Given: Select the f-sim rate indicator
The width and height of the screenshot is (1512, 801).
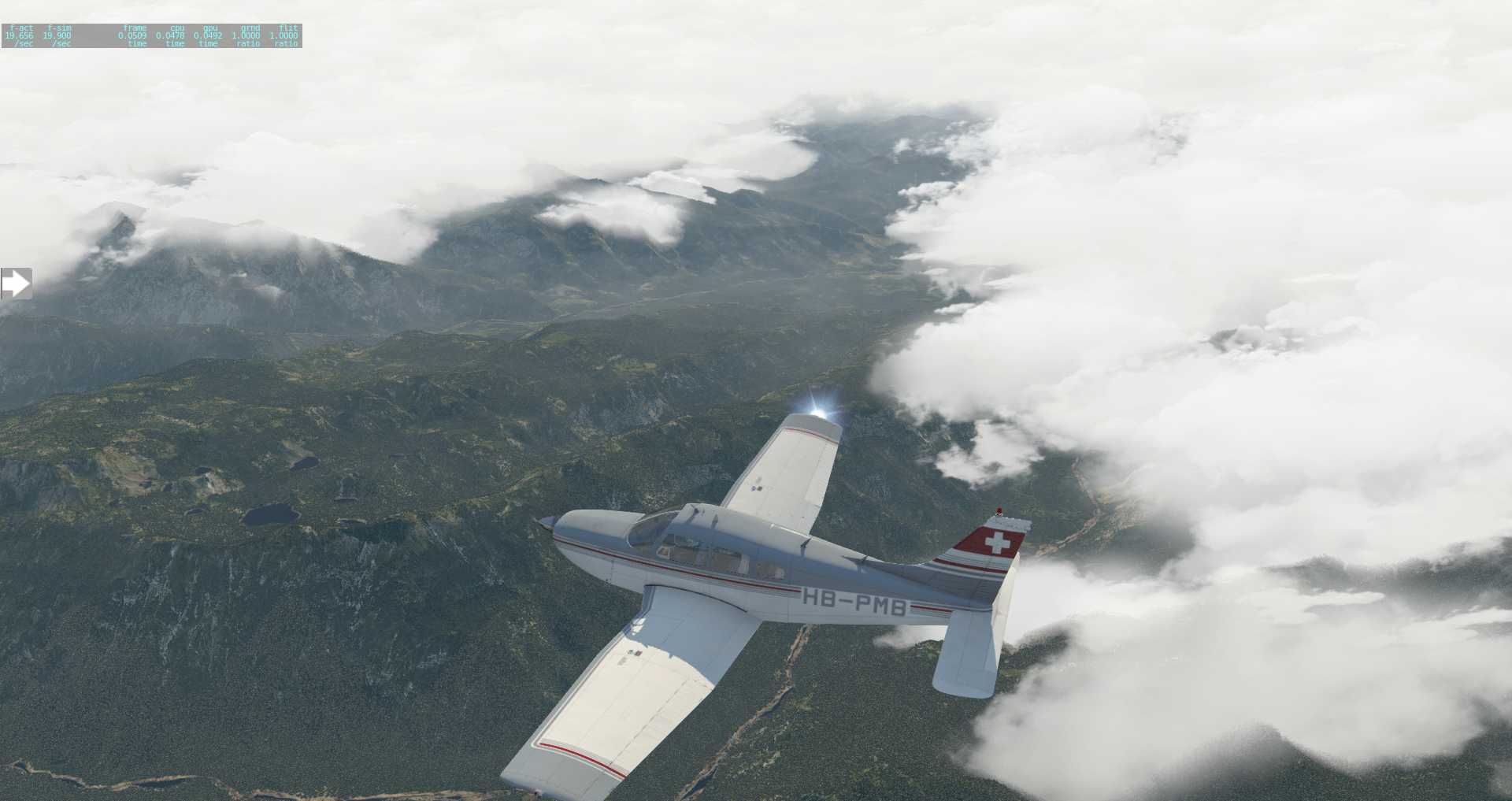Looking at the screenshot, I should 57,35.
